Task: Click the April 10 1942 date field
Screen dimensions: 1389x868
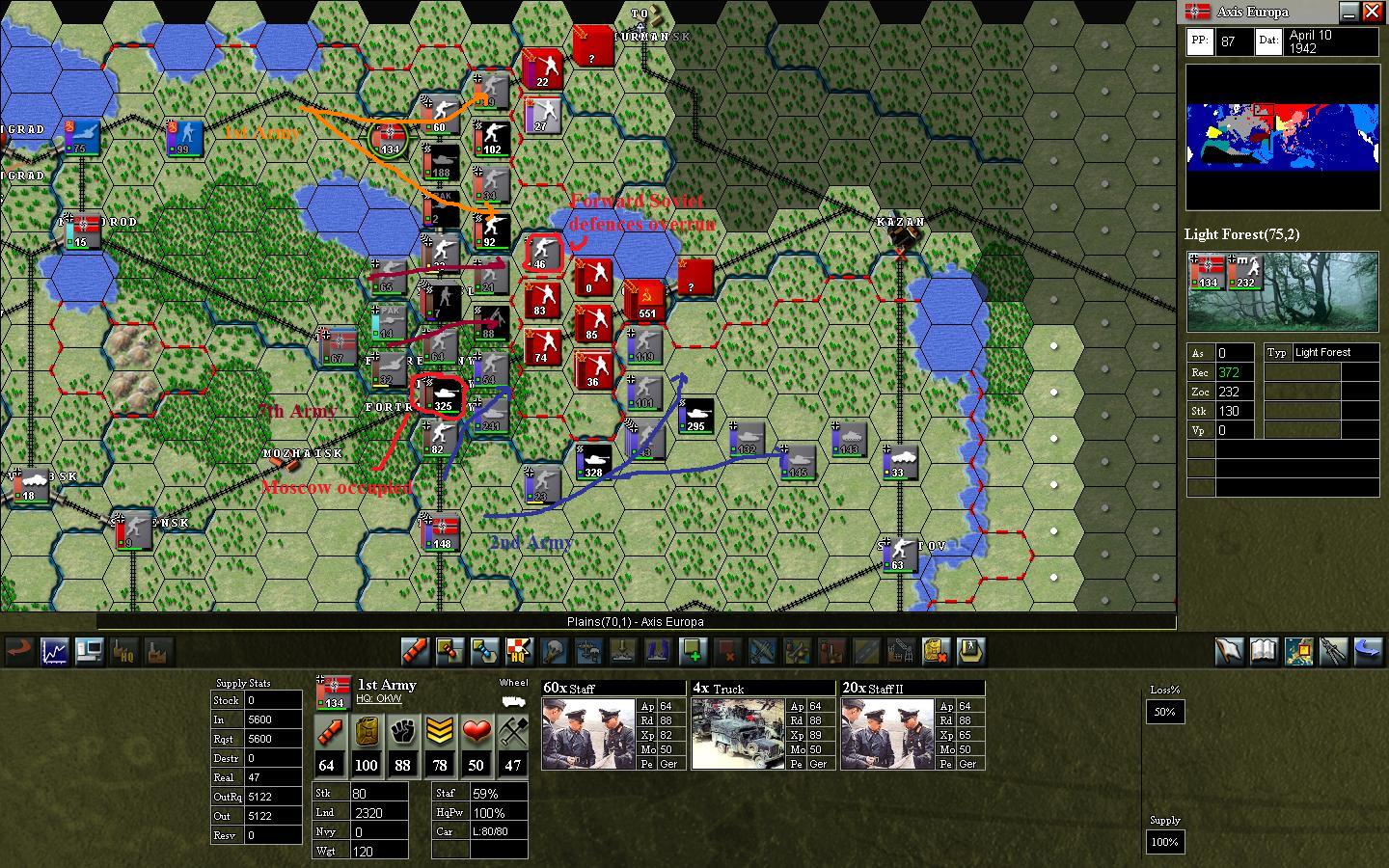Action: (x=1331, y=41)
